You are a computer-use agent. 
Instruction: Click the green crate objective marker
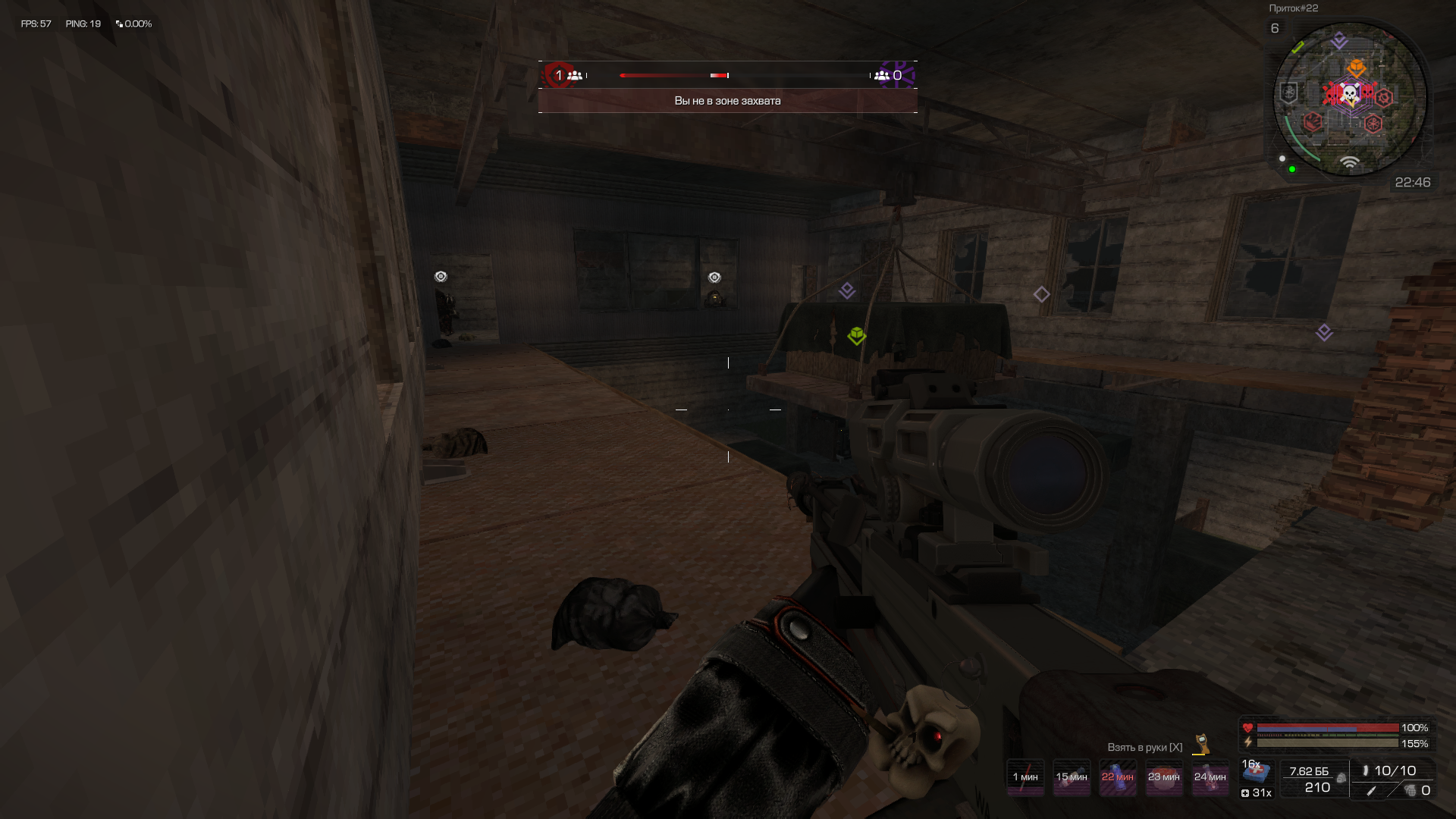857,335
